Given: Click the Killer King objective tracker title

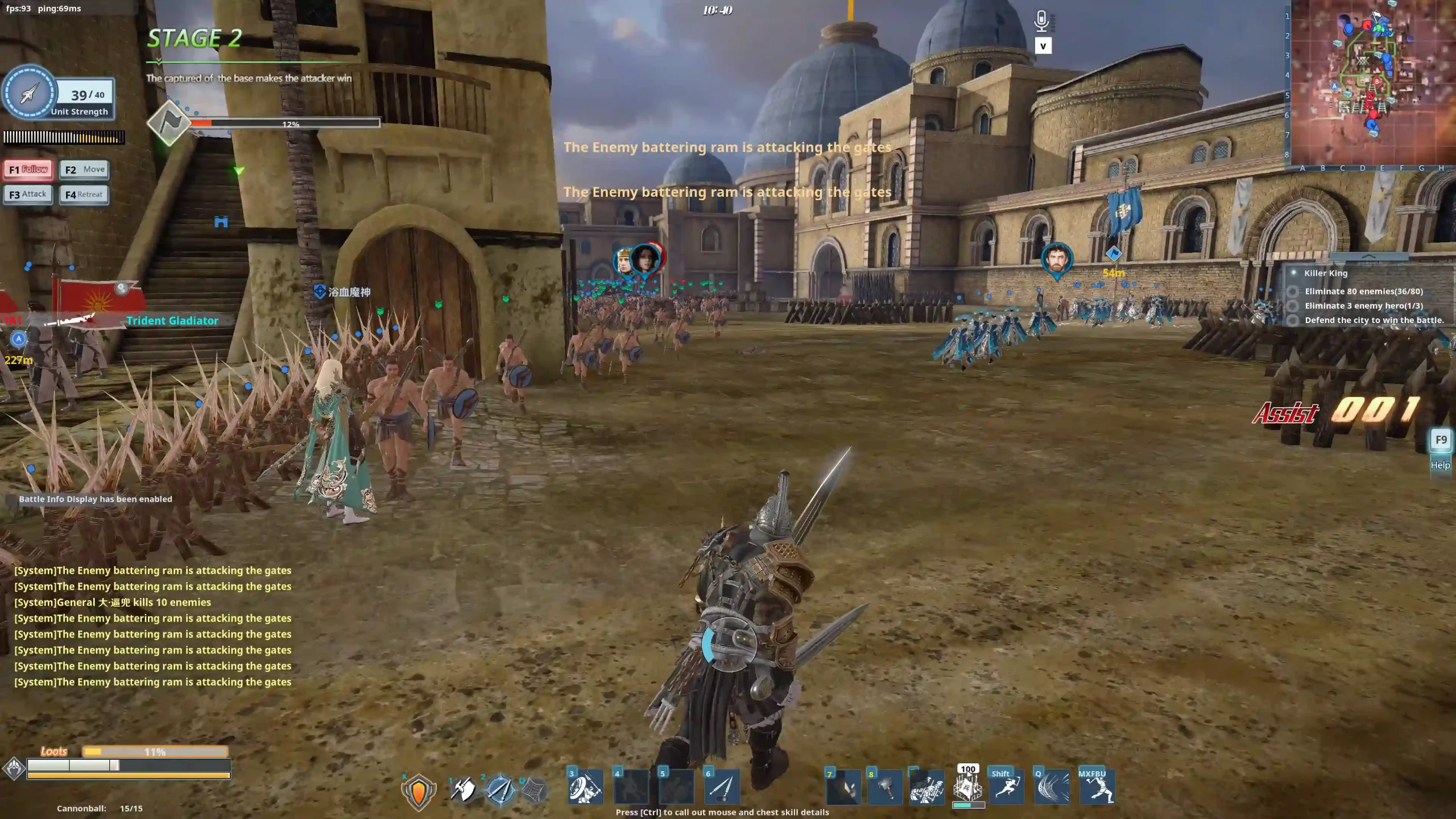Looking at the screenshot, I should click(1326, 273).
